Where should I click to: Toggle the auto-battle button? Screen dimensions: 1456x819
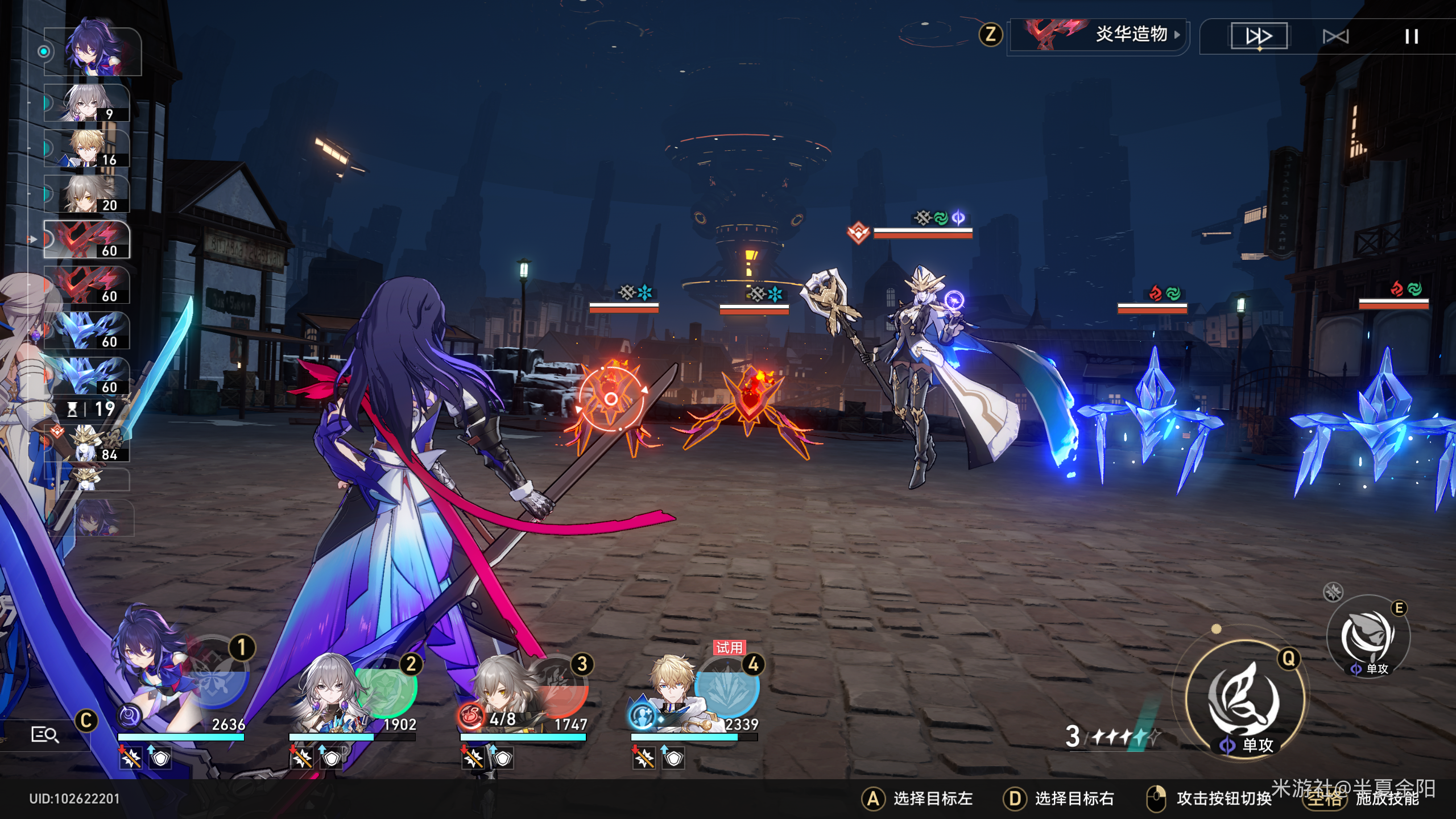point(1335,37)
